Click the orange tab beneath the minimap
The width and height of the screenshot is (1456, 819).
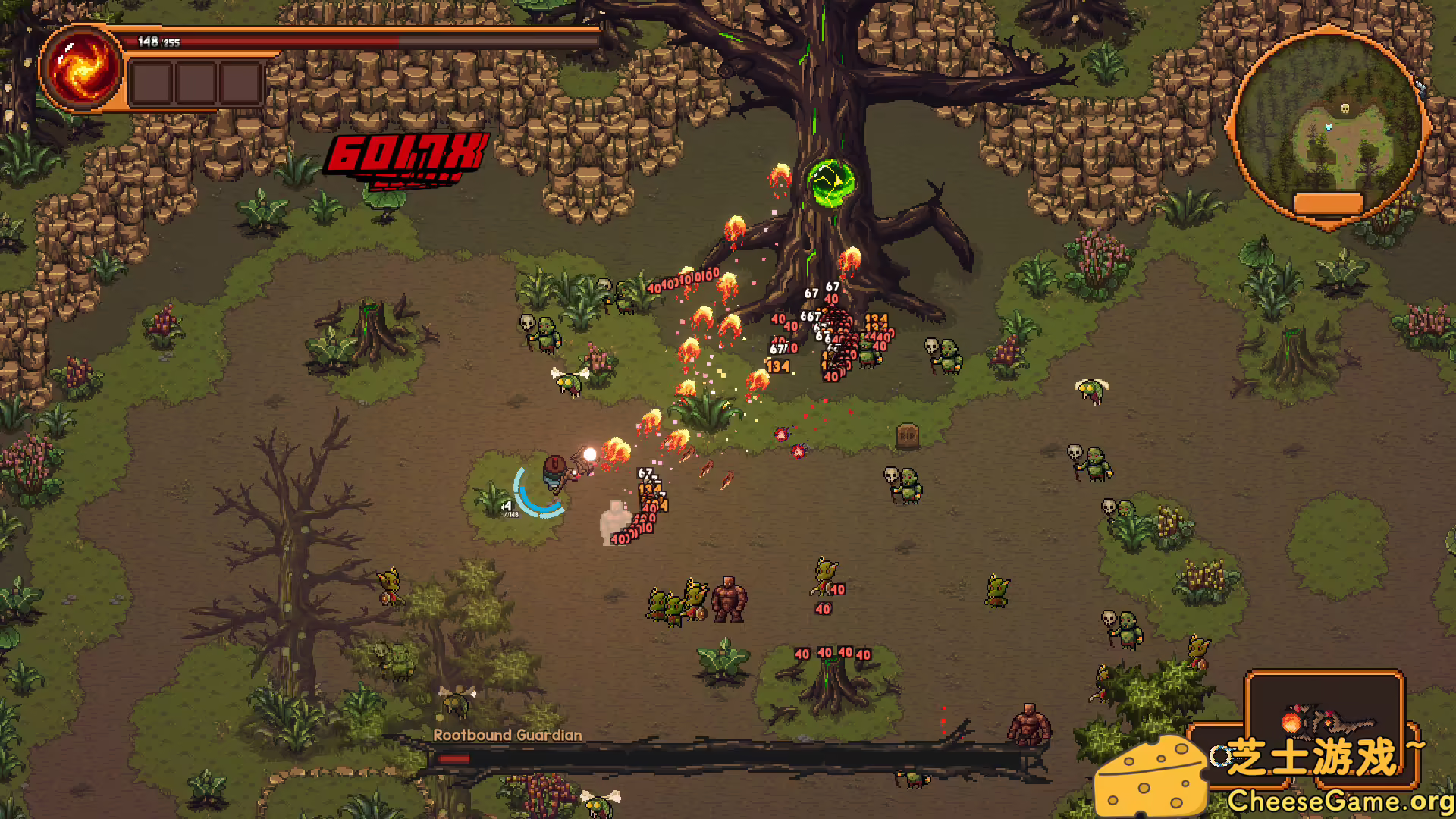[x=1328, y=203]
